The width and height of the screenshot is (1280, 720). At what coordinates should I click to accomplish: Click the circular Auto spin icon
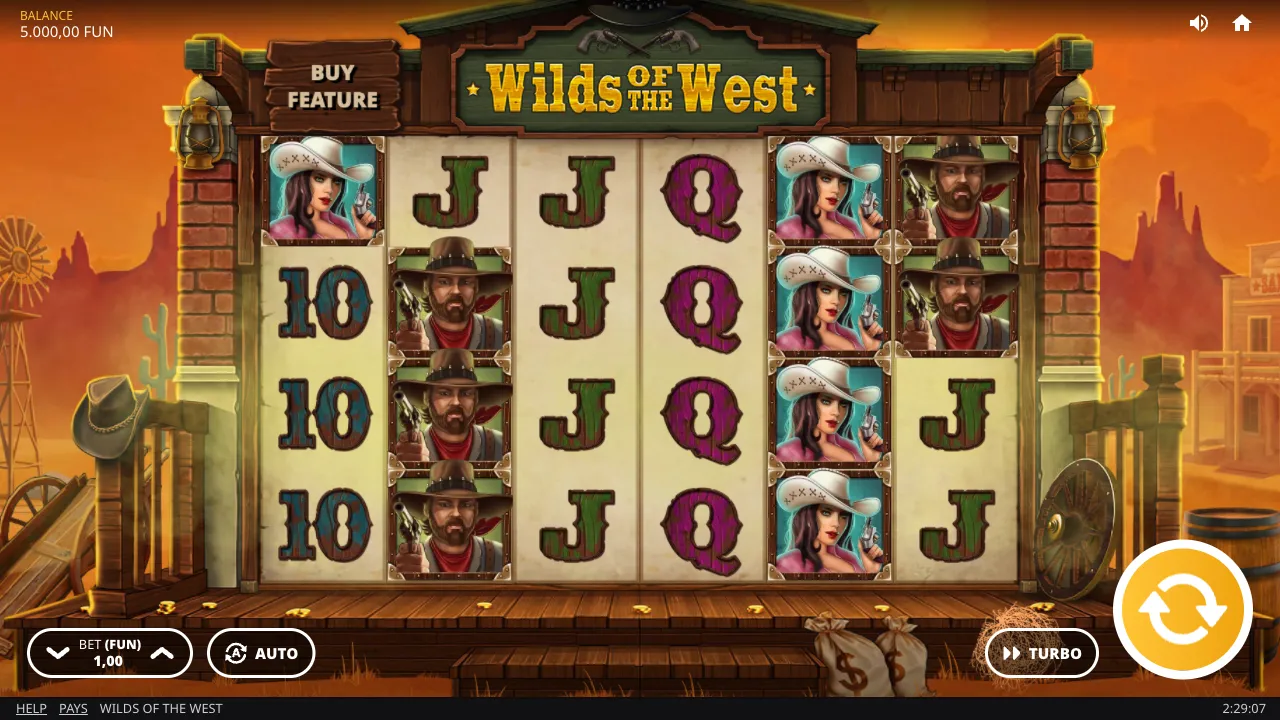[x=236, y=653]
